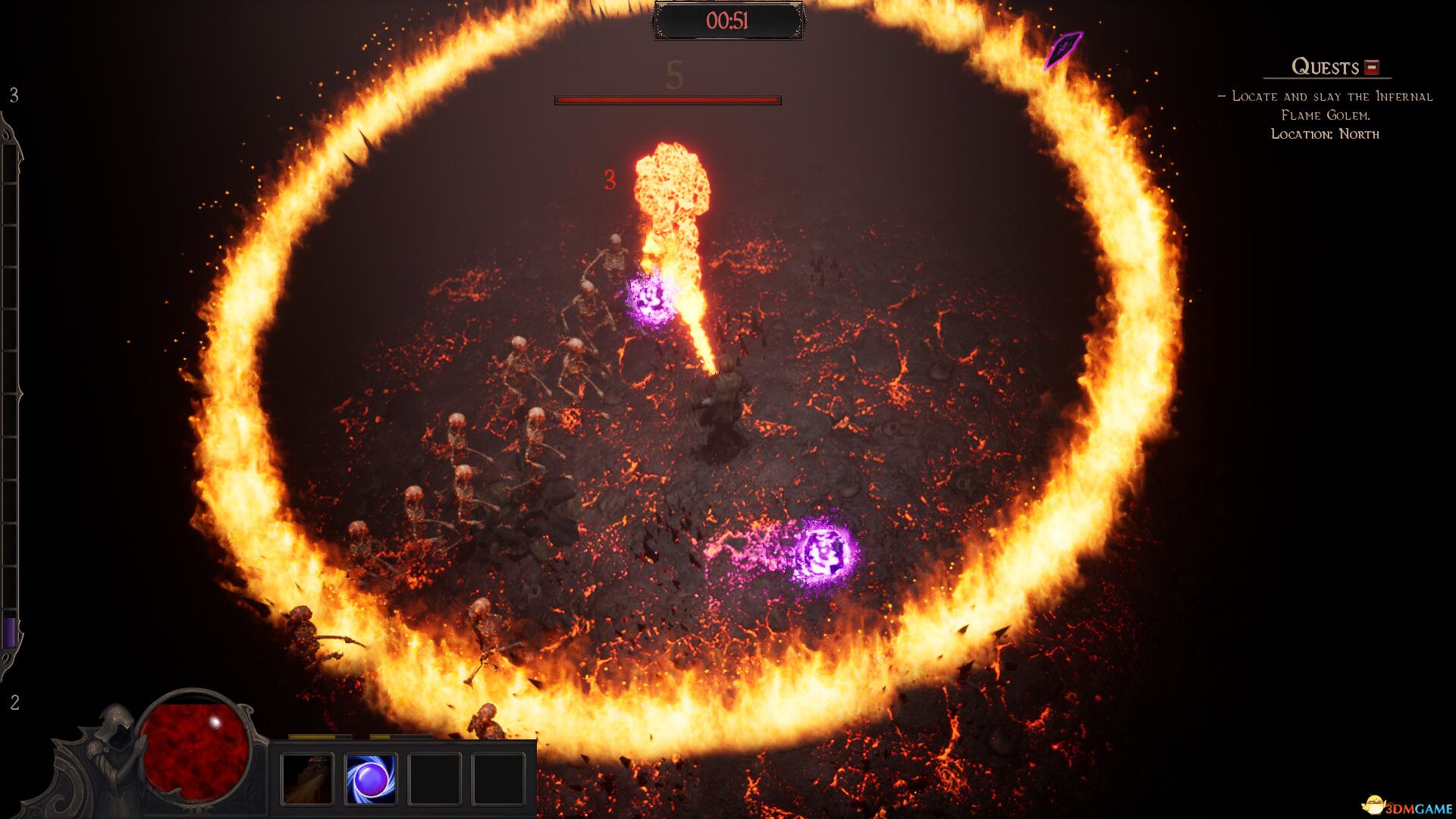Select the Location: North quest line

[1326, 133]
